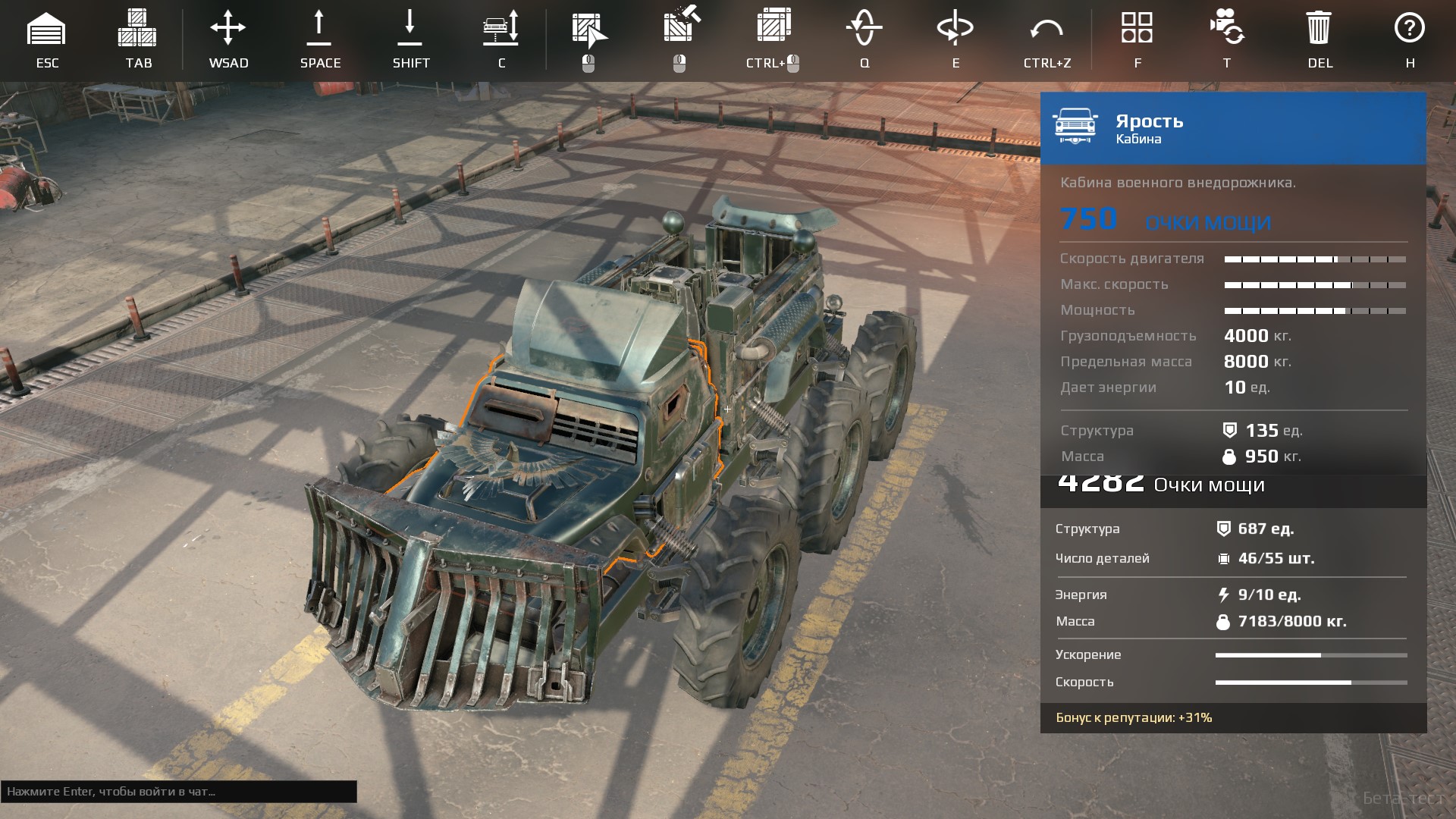The image size is (1456, 819).
Task: Click the raise part up-arrow icon
Action: 319,27
